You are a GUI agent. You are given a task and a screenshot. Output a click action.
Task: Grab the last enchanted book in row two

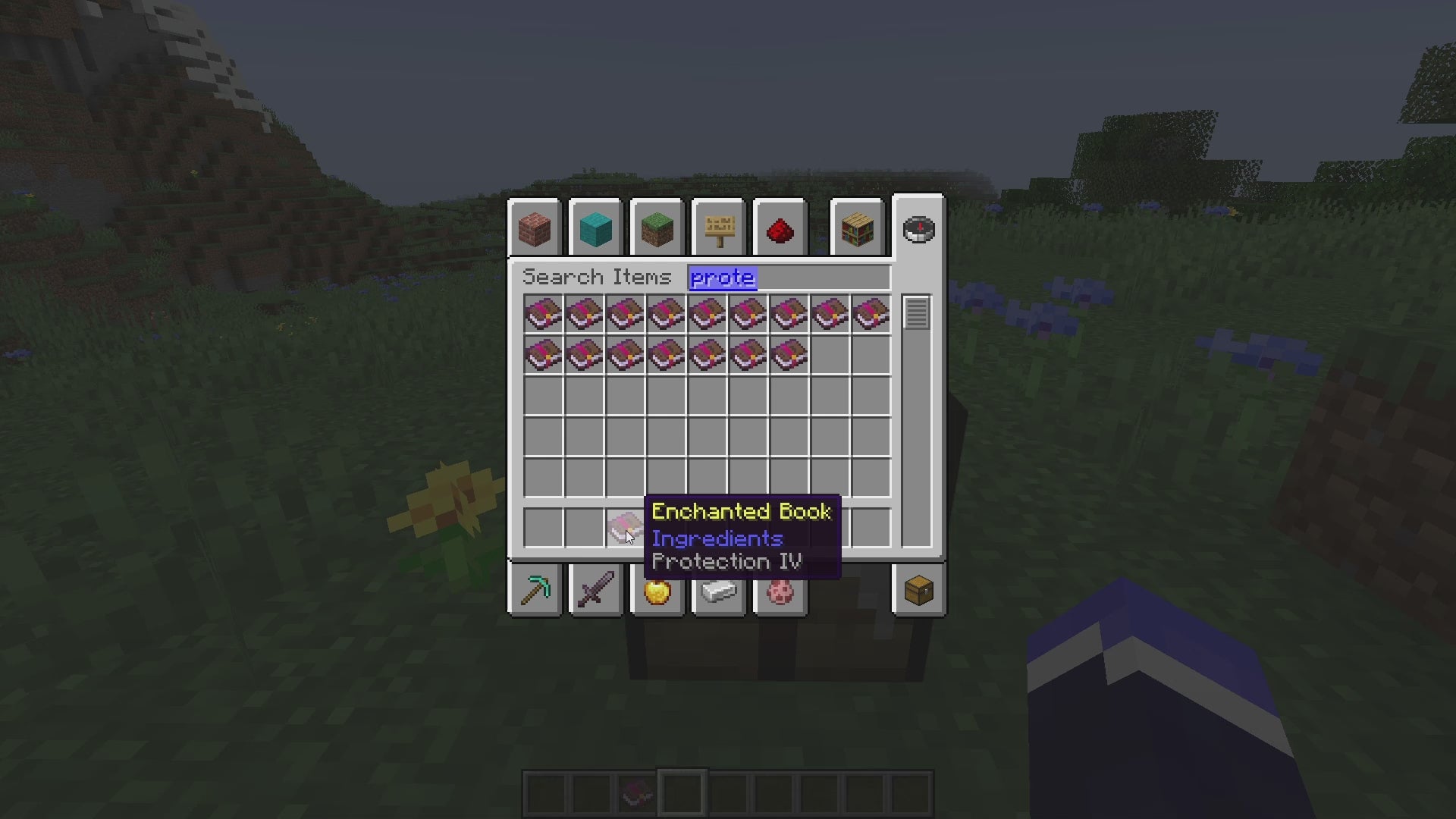[x=789, y=353]
